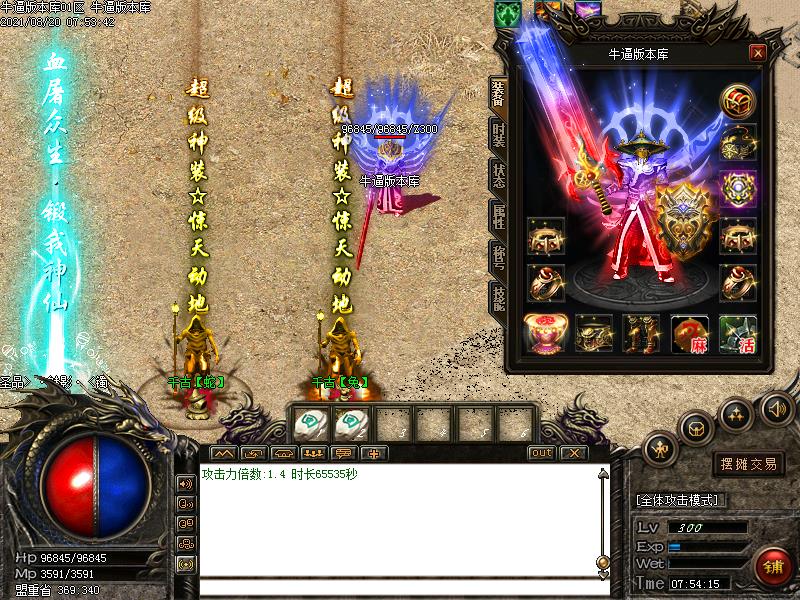Close the chat with the X button

(x=572, y=453)
